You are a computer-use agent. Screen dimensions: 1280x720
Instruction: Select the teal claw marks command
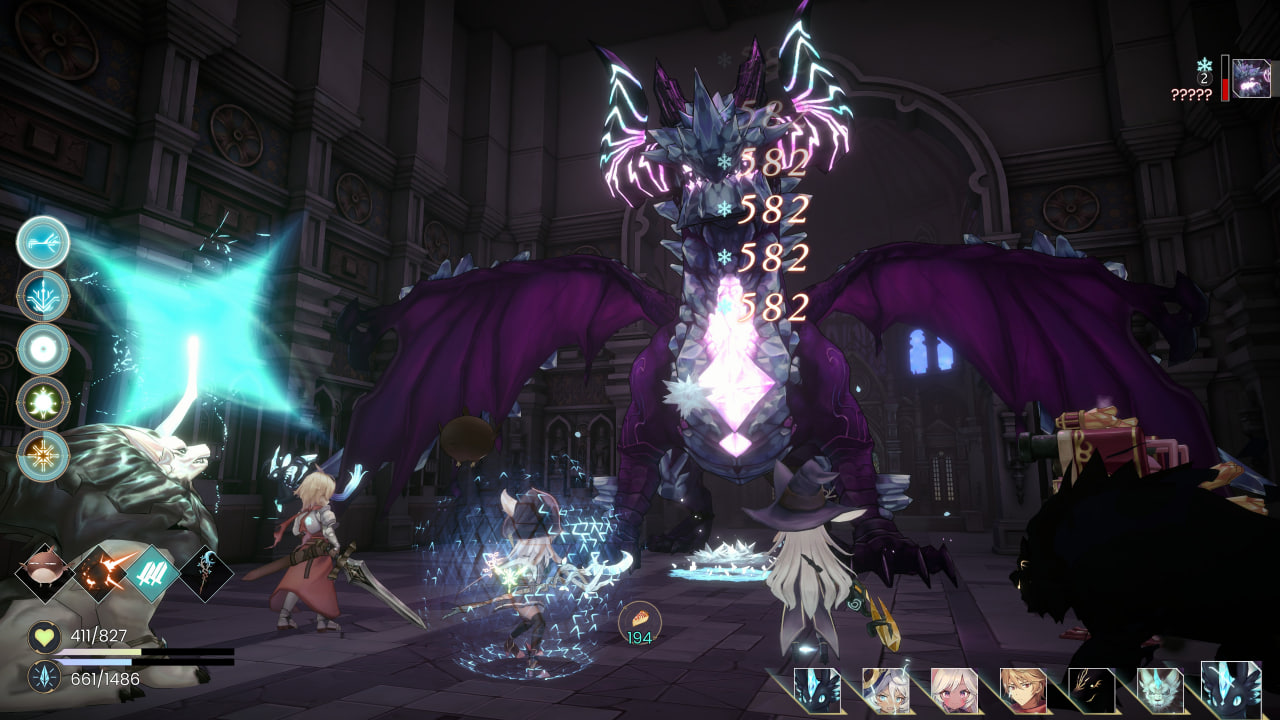pos(153,573)
